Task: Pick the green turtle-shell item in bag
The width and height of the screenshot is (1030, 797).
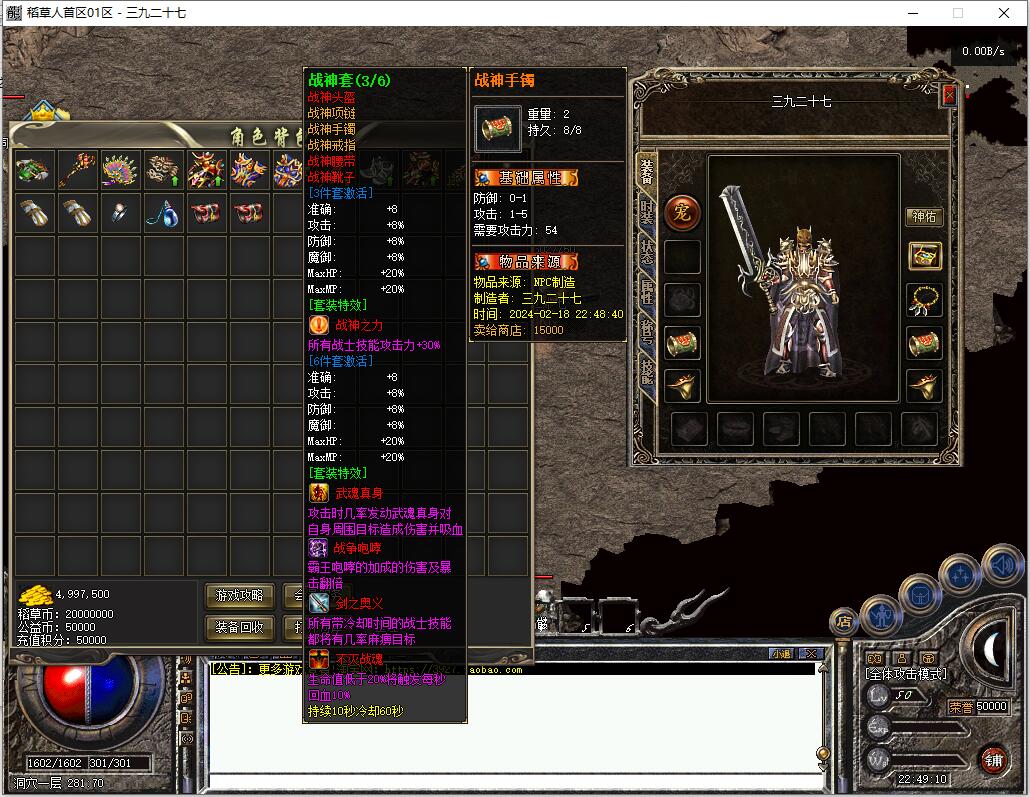Action: [34, 169]
